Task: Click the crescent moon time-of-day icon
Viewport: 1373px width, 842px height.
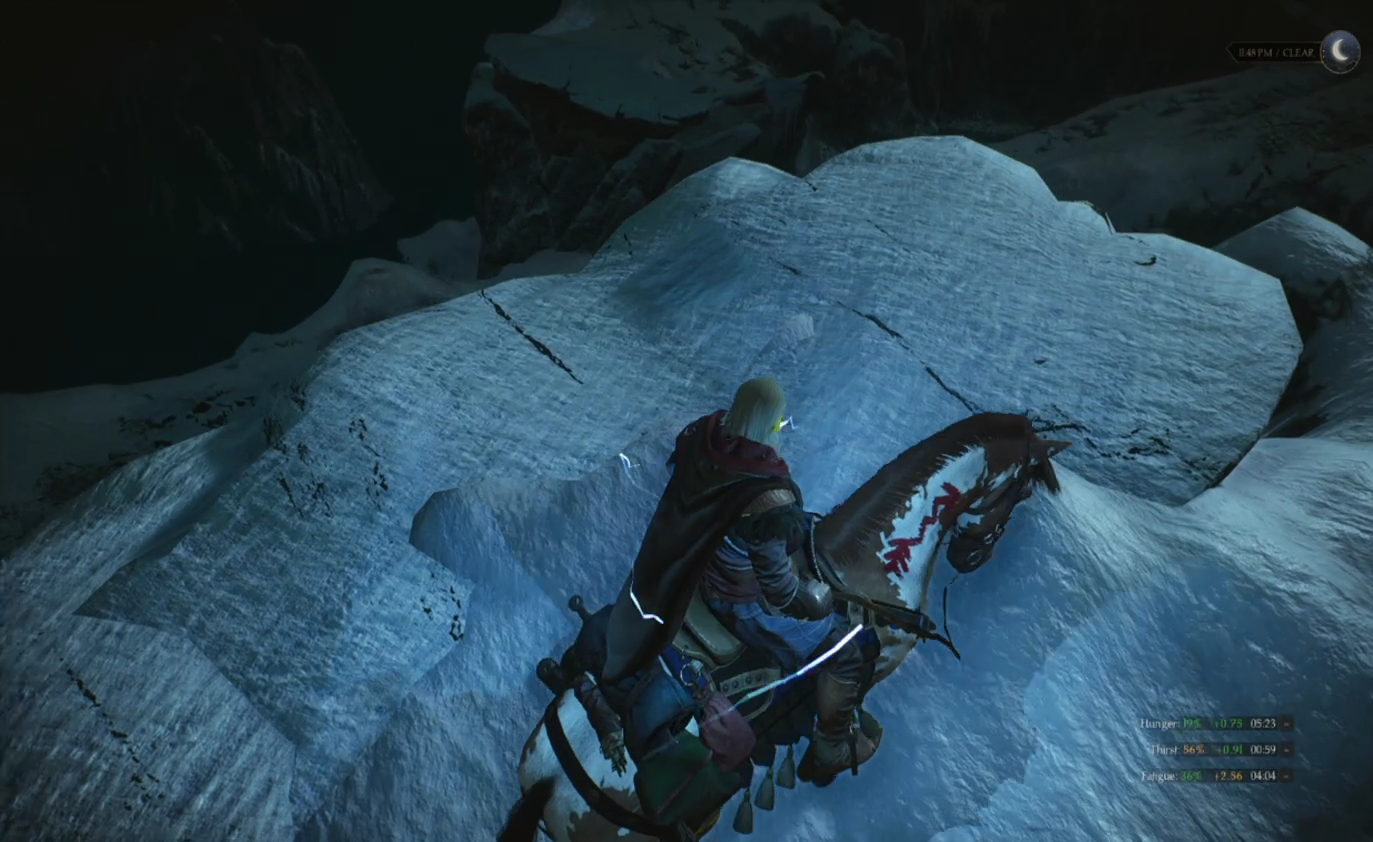Action: click(1340, 51)
